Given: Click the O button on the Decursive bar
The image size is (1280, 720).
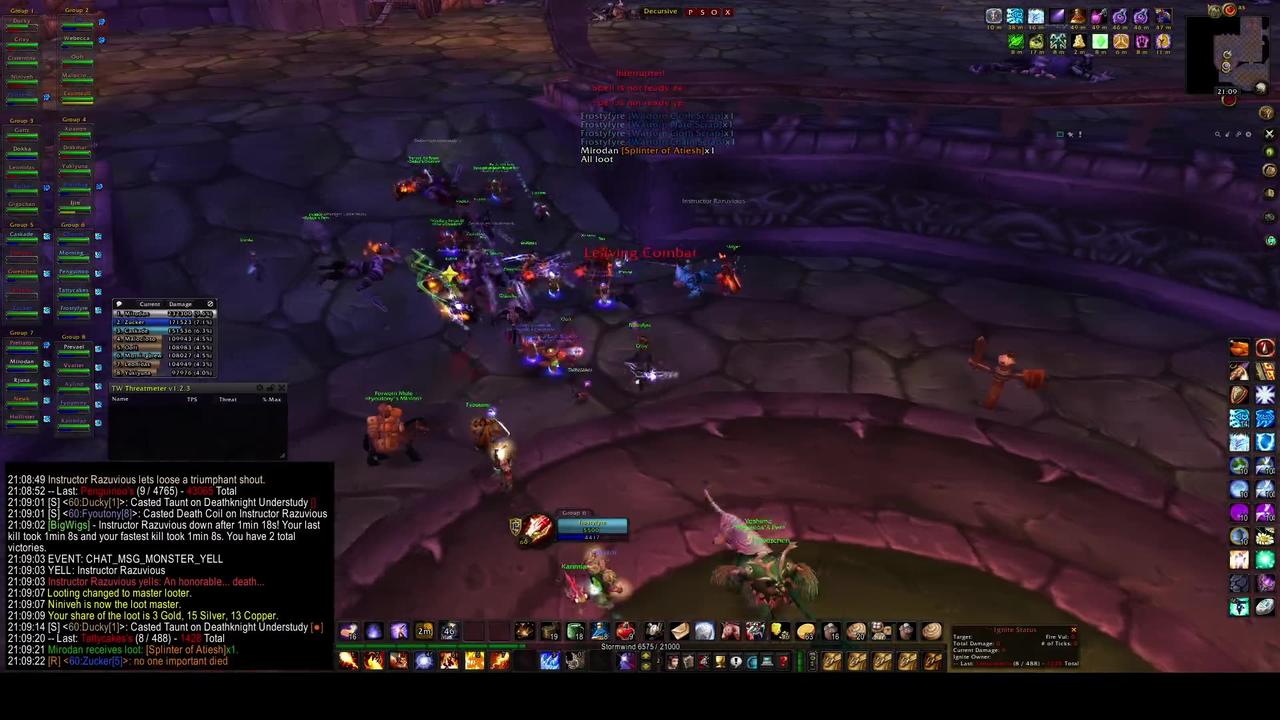Looking at the screenshot, I should pyautogui.click(x=715, y=12).
